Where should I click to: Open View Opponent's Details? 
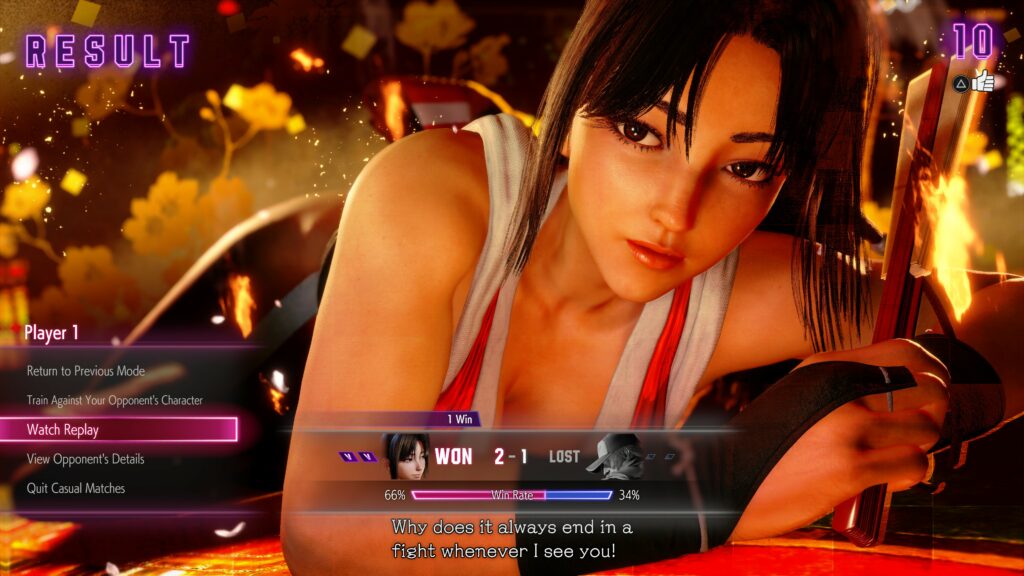click(x=86, y=459)
